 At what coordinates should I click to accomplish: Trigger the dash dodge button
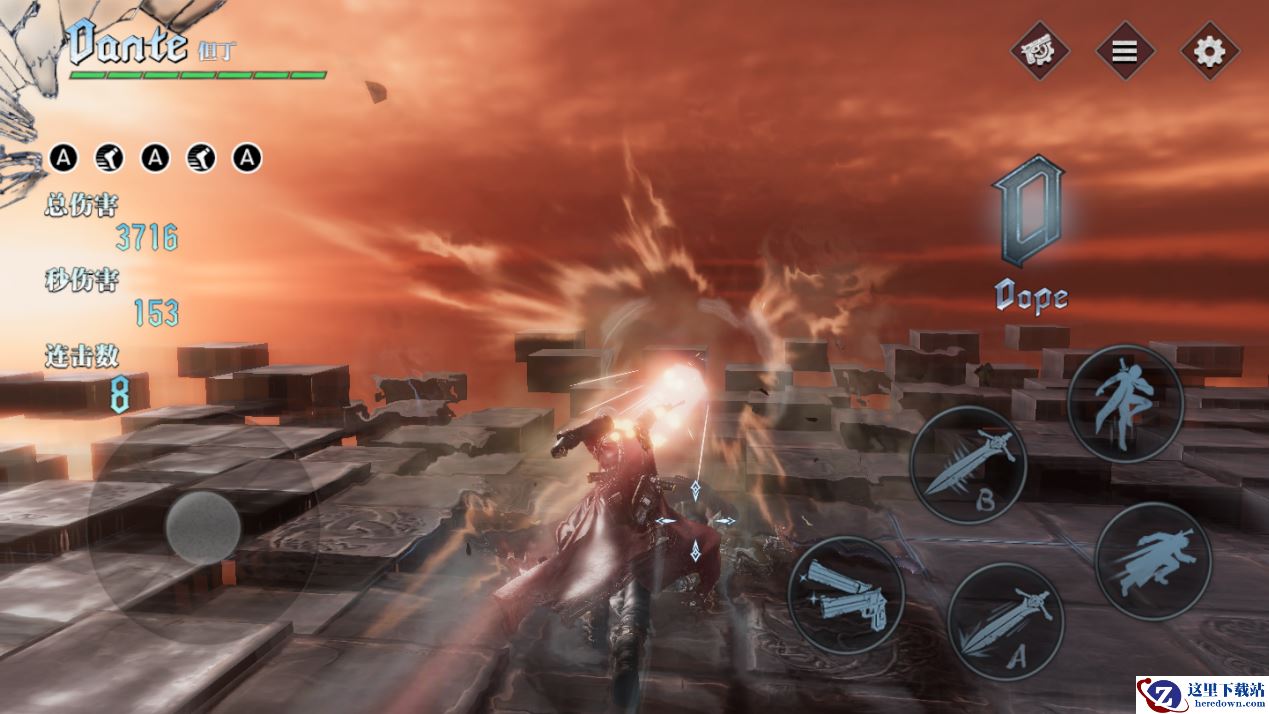[1153, 561]
